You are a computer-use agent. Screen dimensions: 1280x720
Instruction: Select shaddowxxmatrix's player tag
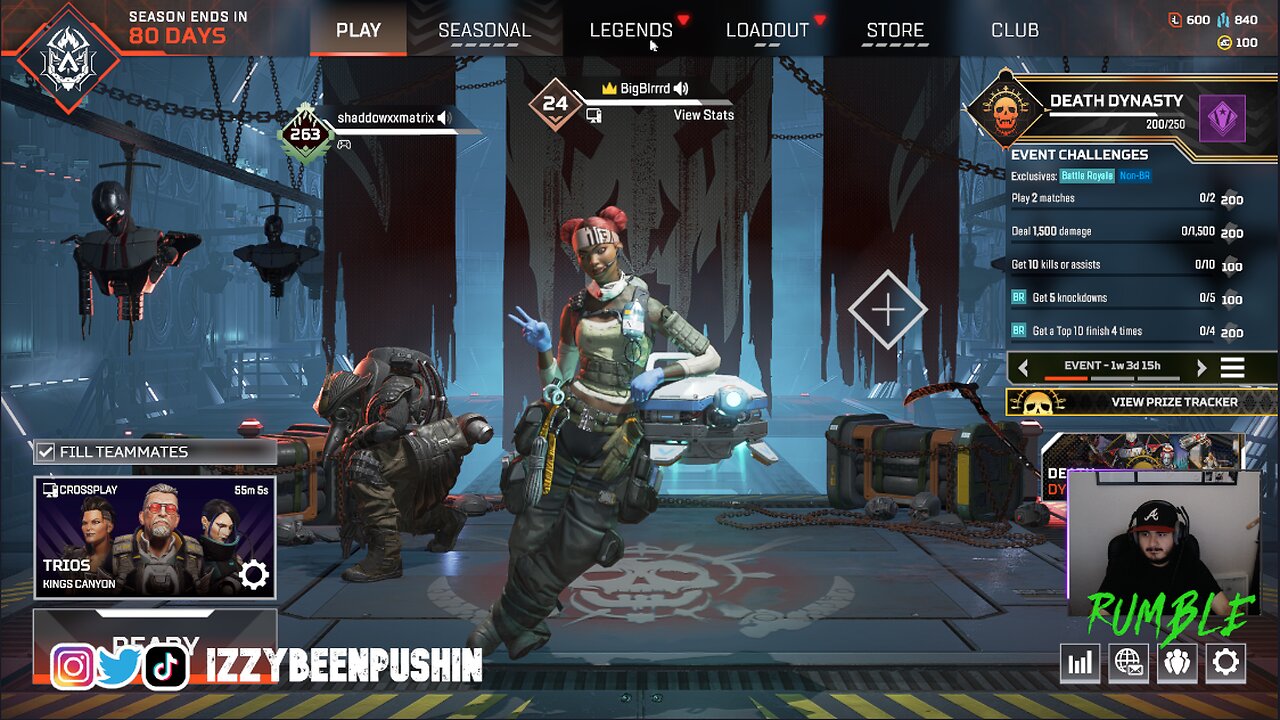[x=385, y=118]
